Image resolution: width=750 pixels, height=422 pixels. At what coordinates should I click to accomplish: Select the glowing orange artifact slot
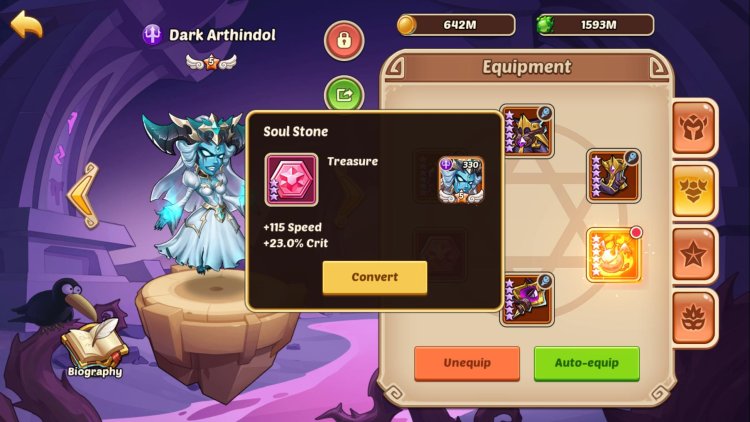click(x=613, y=254)
